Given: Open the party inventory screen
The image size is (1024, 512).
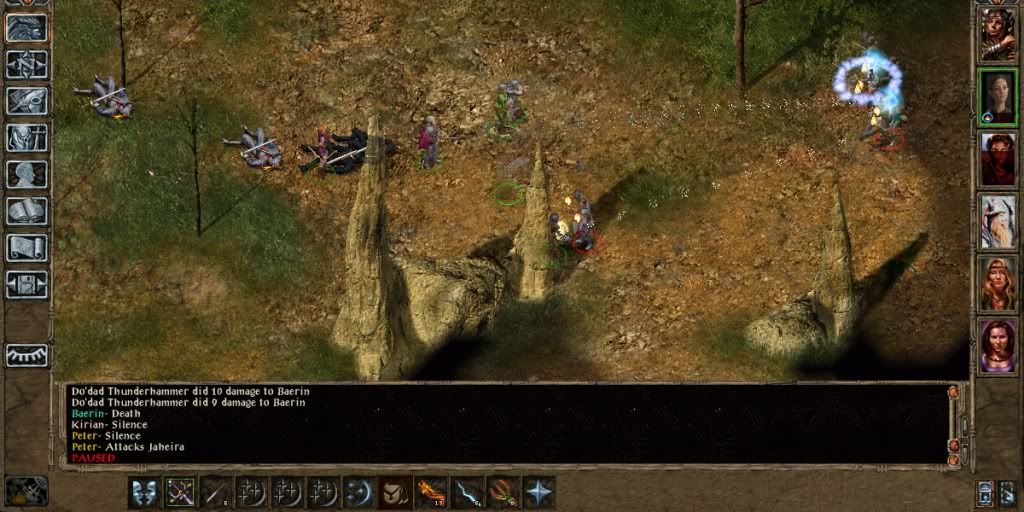Looking at the screenshot, I should [x=27, y=137].
